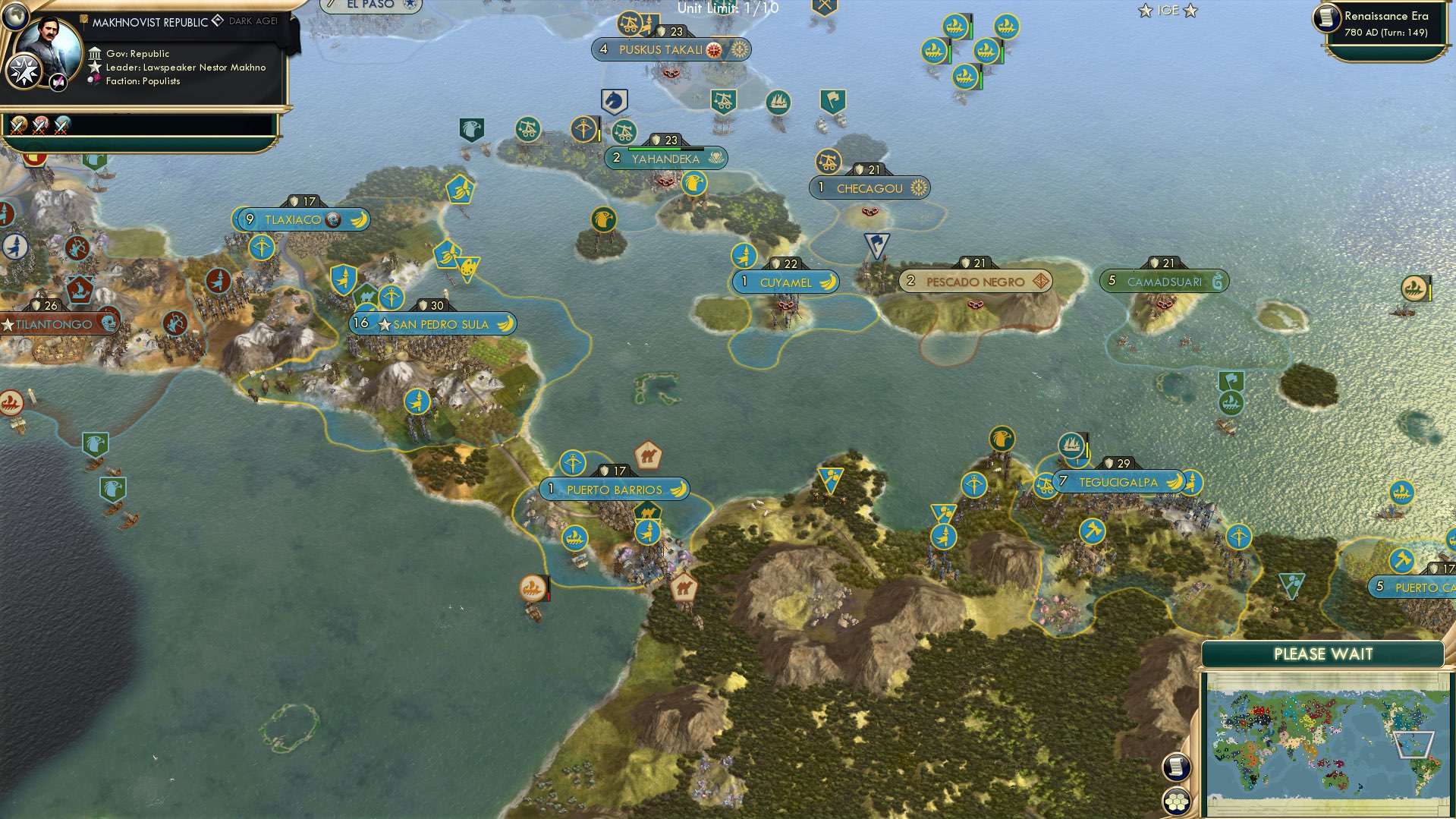
Task: Select the crossbowman icon above Puerto Barrios
Action: pyautogui.click(x=573, y=463)
